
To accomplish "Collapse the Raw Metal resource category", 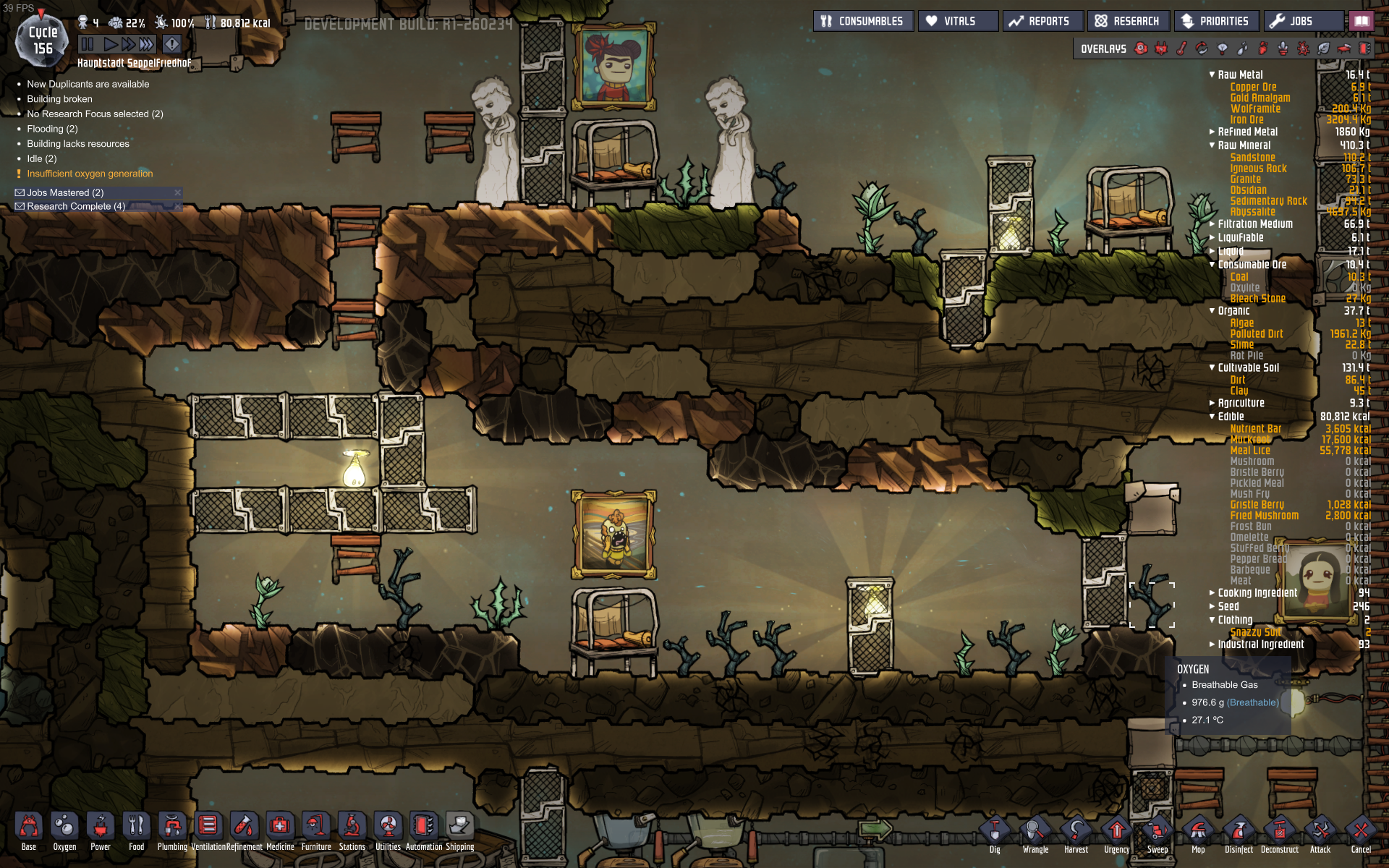I will [1212, 75].
